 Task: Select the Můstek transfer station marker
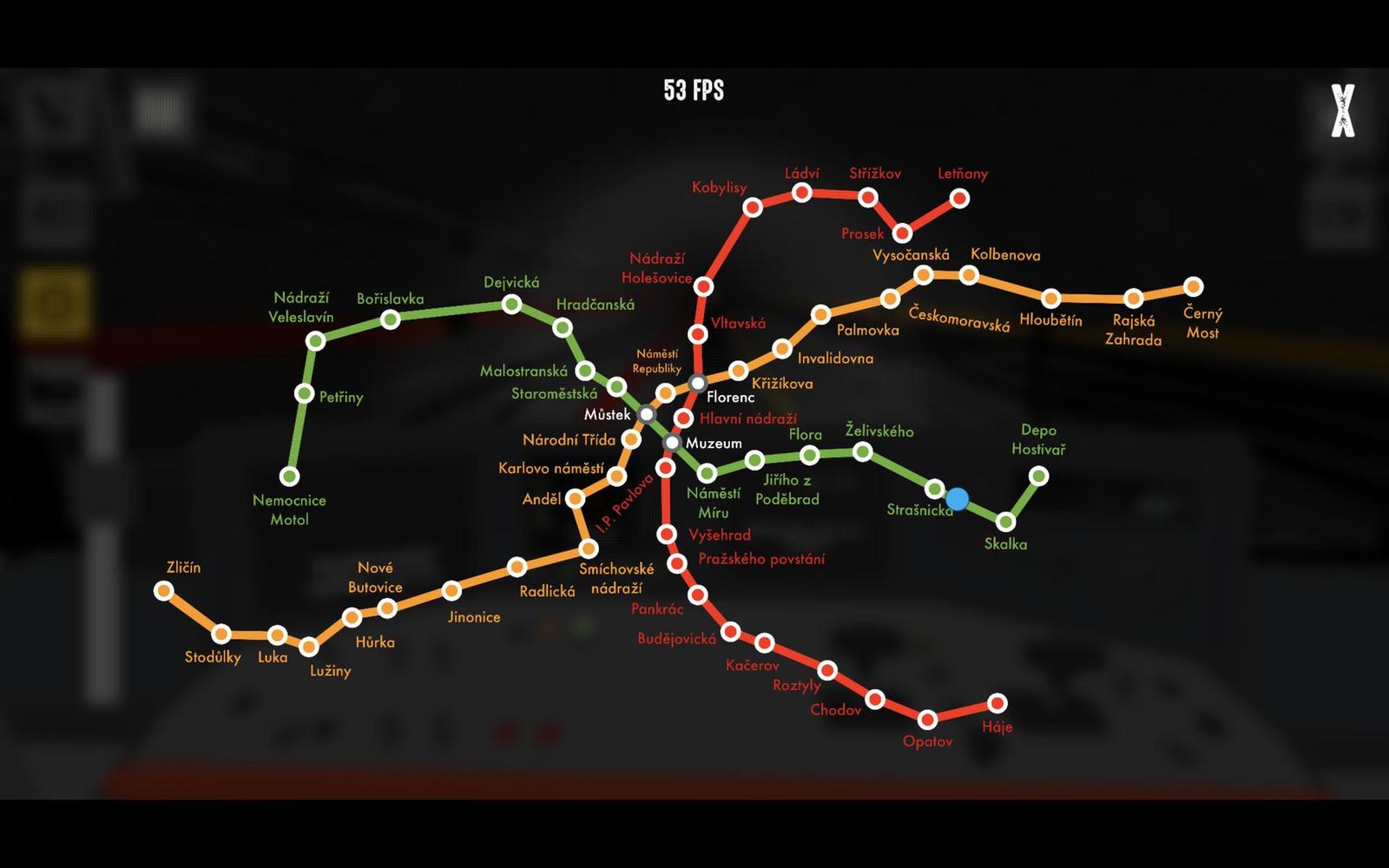pyautogui.click(x=646, y=415)
